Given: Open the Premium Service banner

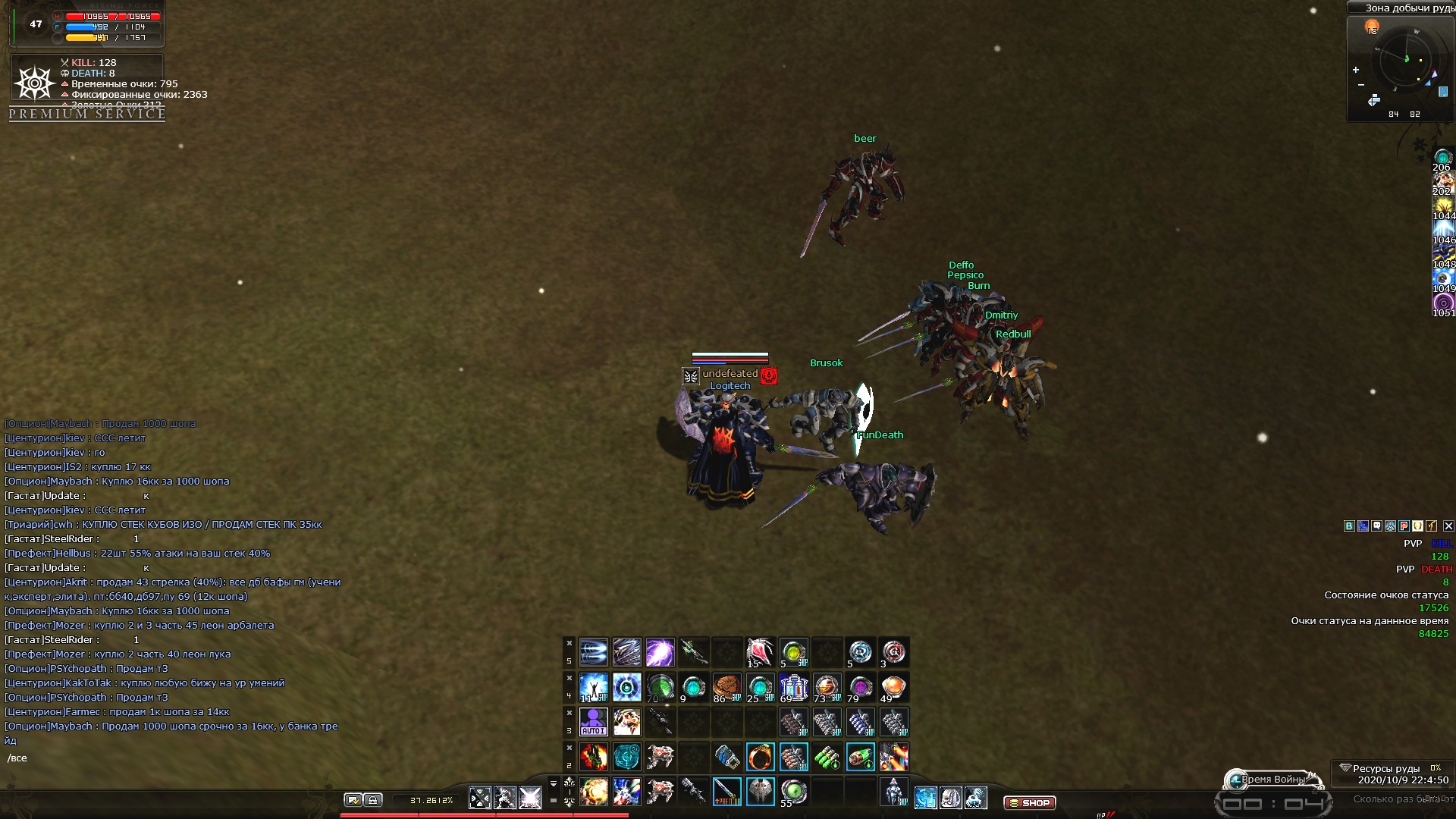Looking at the screenshot, I should click(x=87, y=114).
